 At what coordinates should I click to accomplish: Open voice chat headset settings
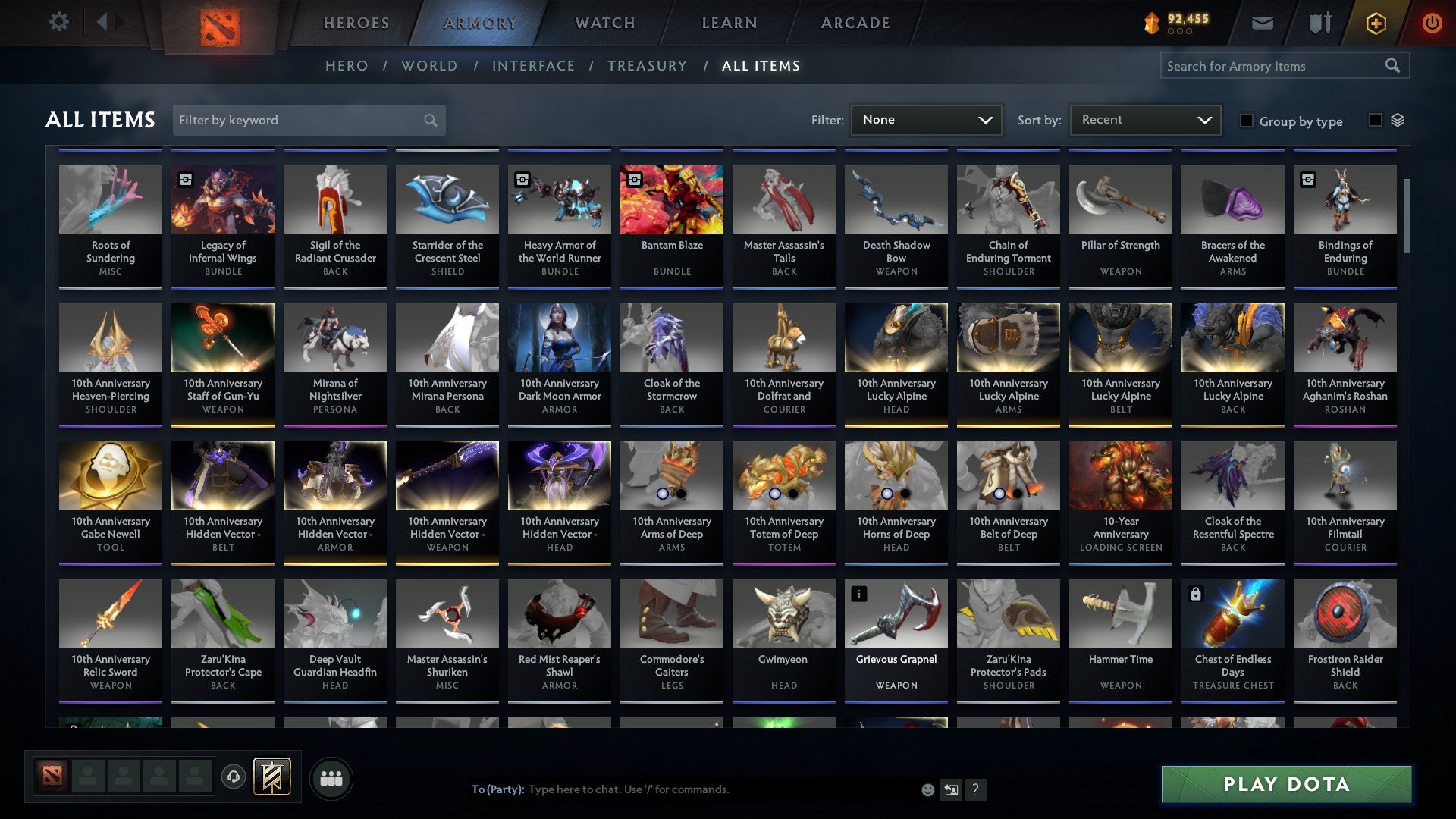click(234, 777)
